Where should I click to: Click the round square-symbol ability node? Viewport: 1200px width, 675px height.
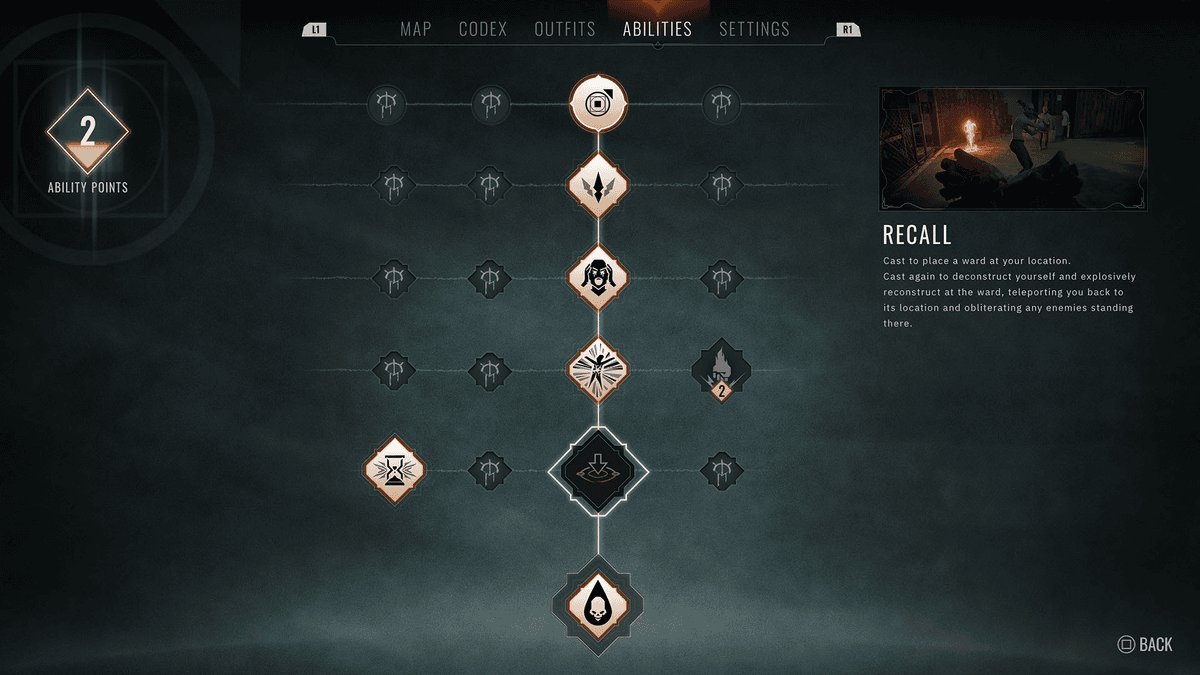(x=598, y=102)
